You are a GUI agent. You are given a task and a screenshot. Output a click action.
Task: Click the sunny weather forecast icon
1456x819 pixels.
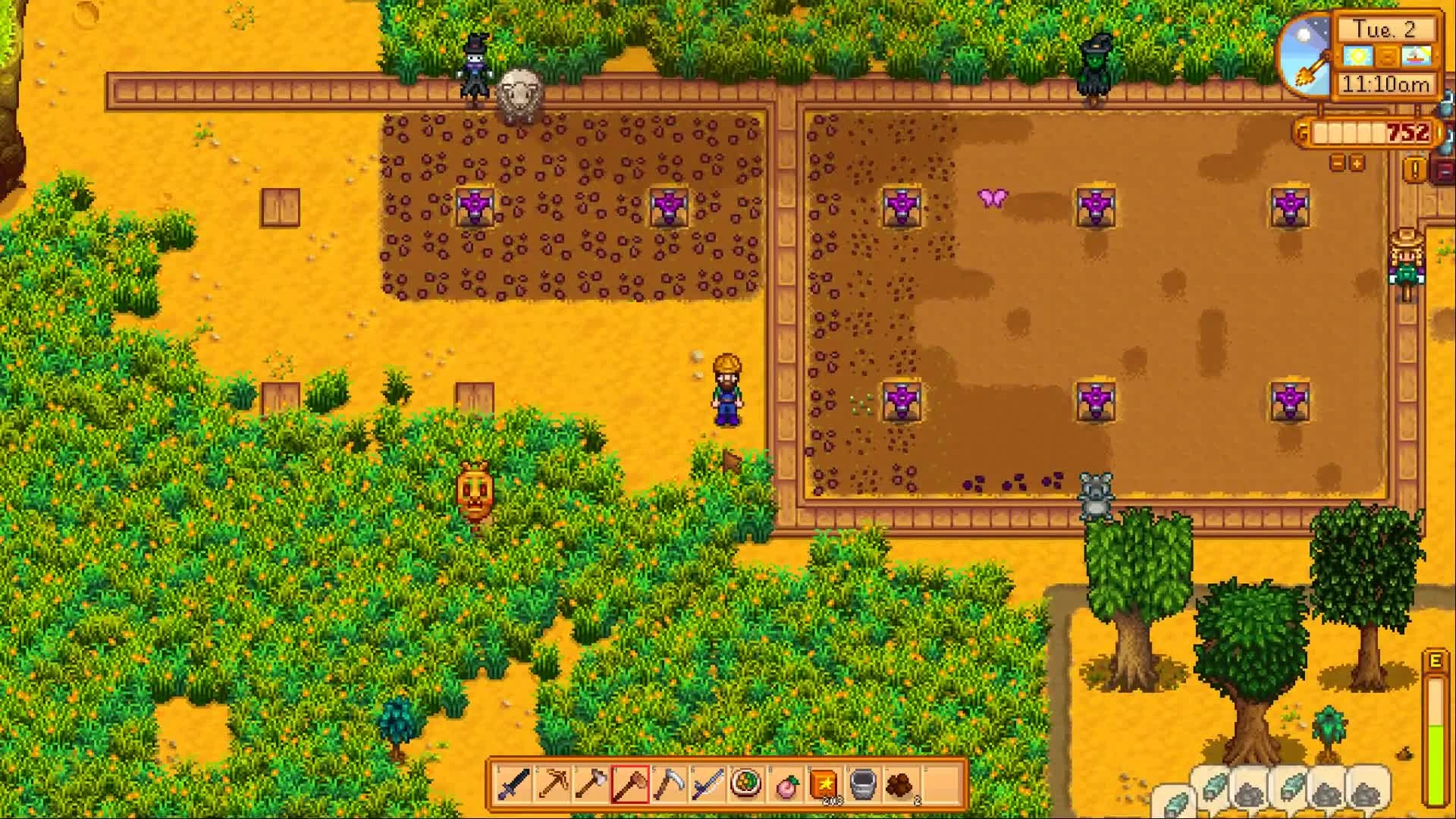pyautogui.click(x=1357, y=55)
